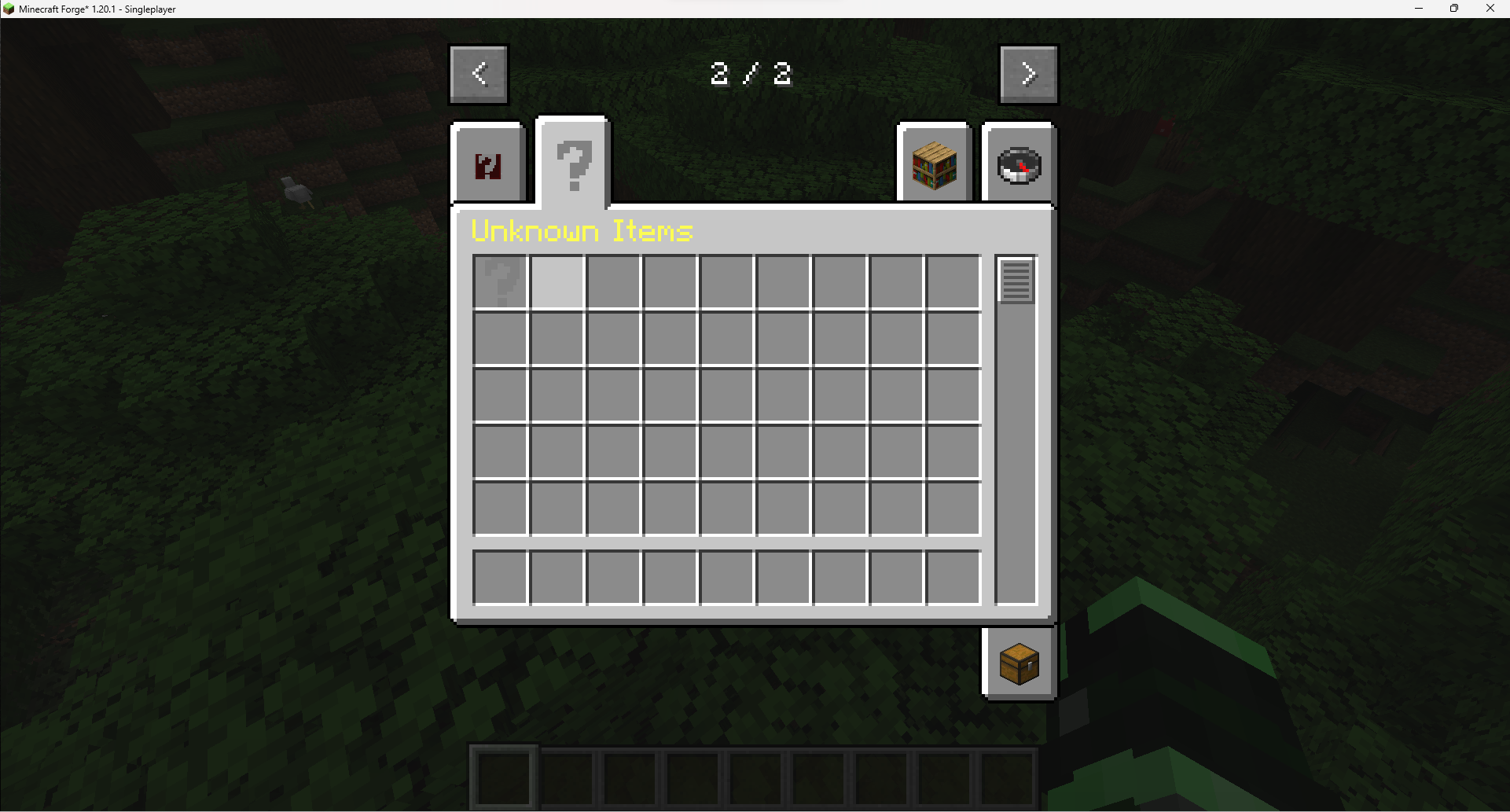The image size is (1510, 812).
Task: Switch back to the banner tab above the panel
Action: point(489,164)
